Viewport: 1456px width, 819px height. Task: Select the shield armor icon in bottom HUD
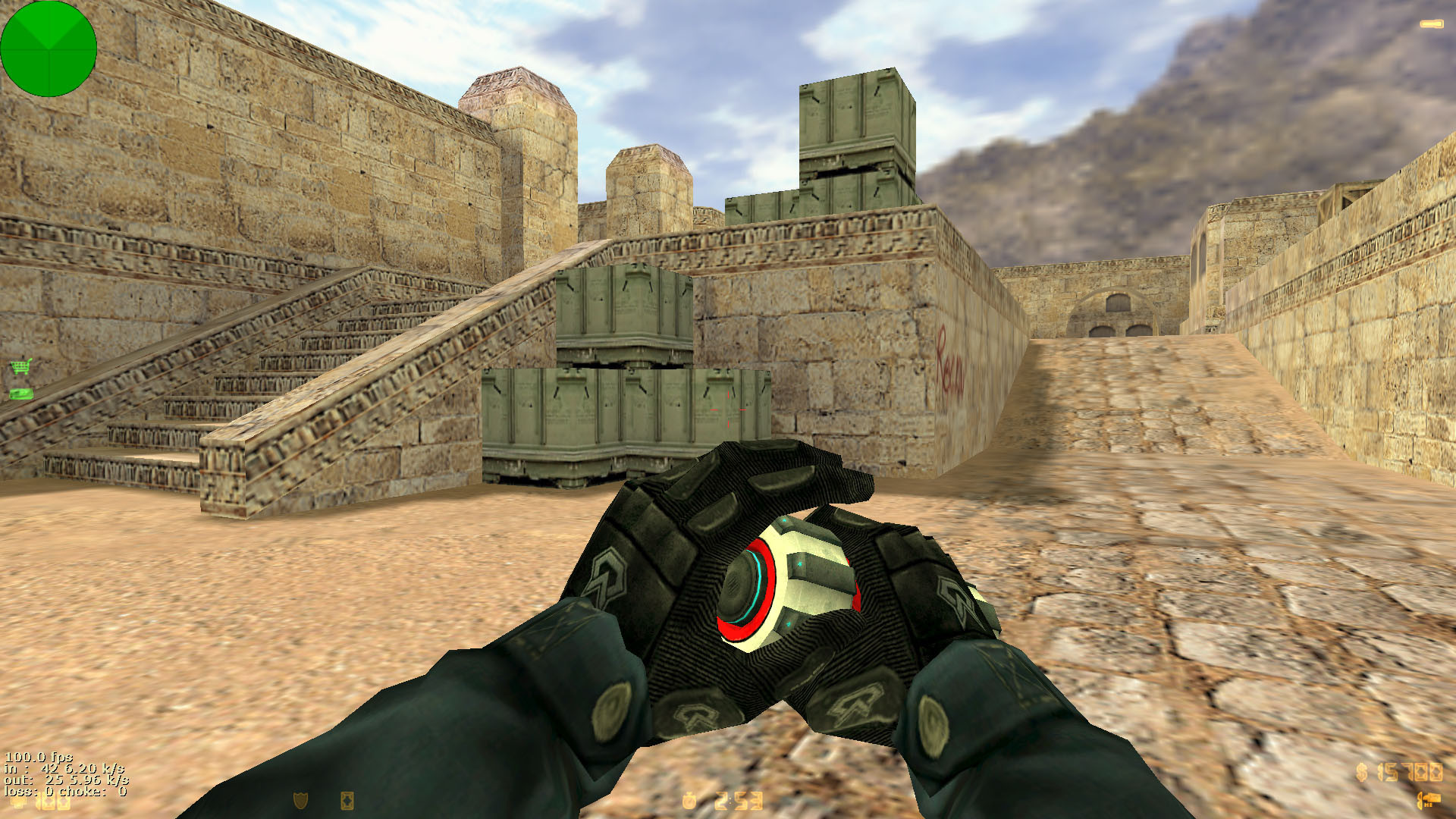point(300,800)
